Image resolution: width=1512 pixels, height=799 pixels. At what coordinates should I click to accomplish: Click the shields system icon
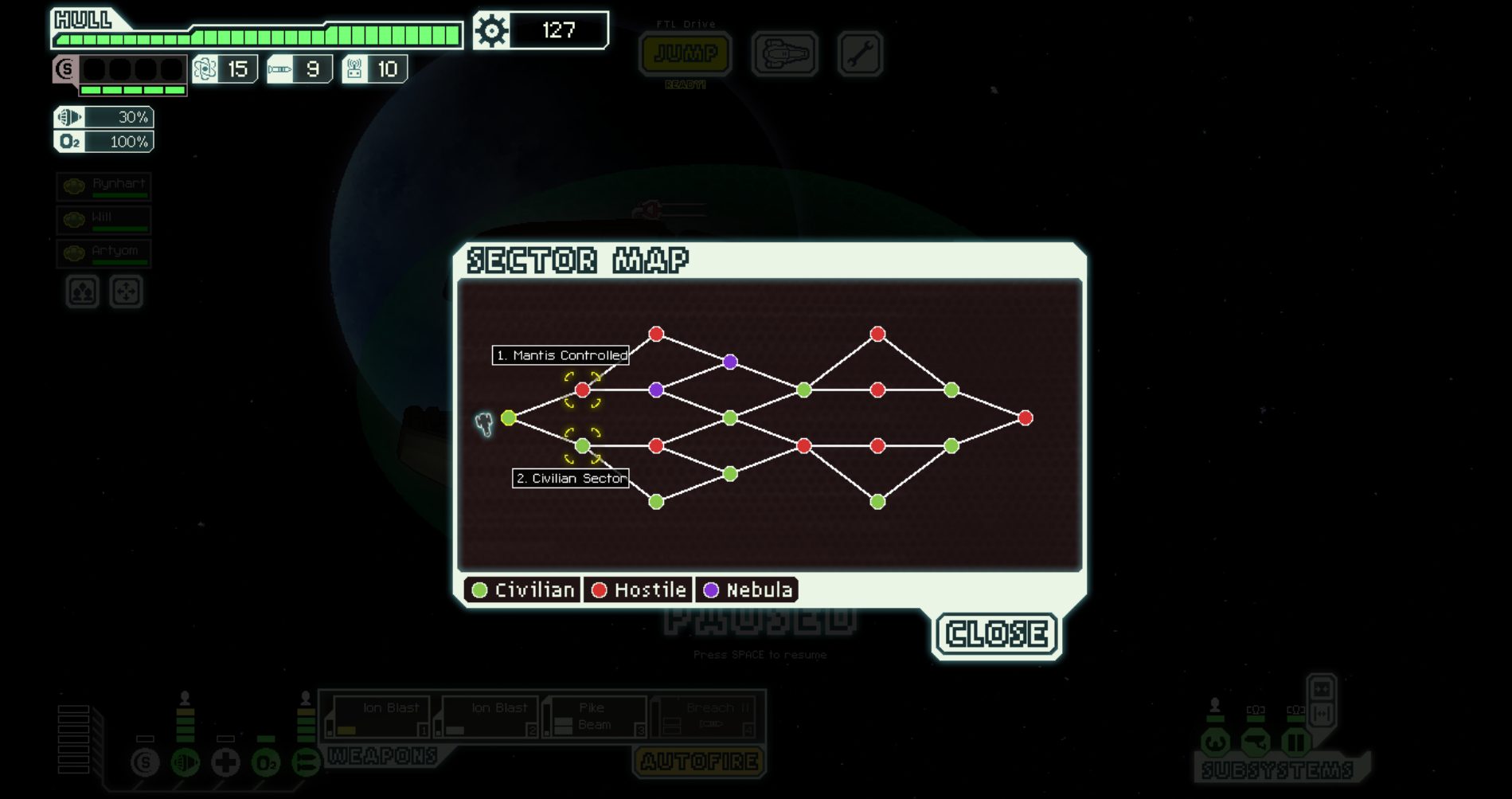[145, 763]
